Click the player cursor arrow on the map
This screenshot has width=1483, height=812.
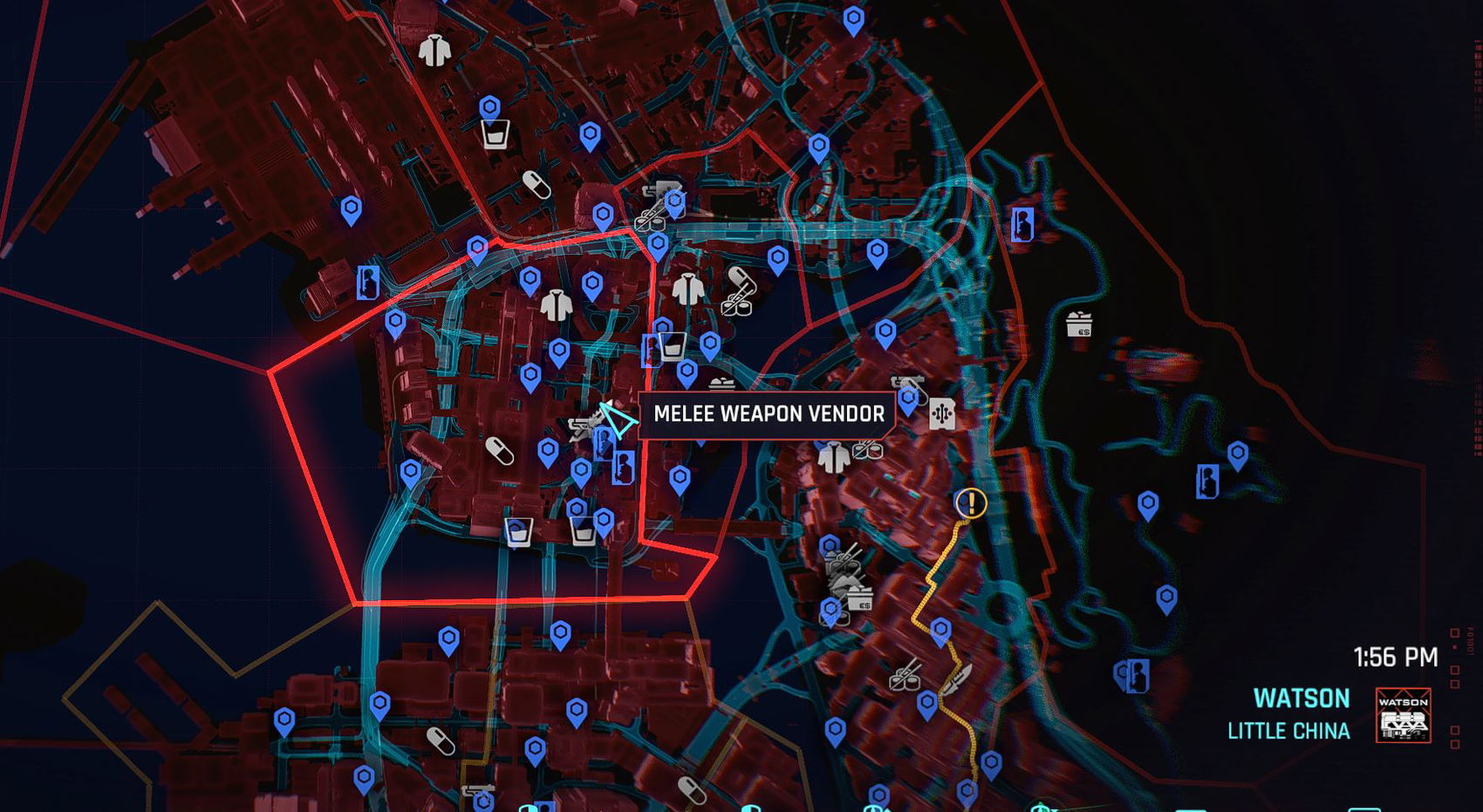613,420
